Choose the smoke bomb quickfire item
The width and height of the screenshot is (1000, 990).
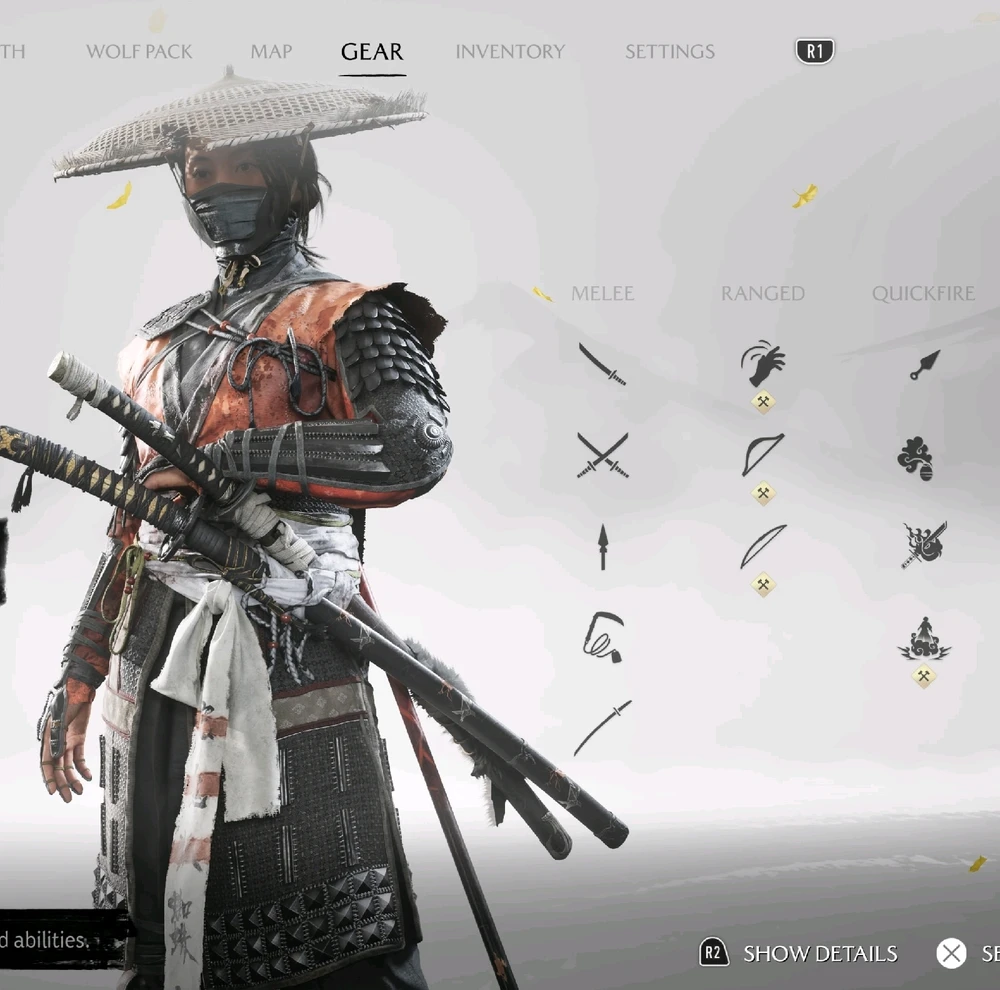(916, 458)
